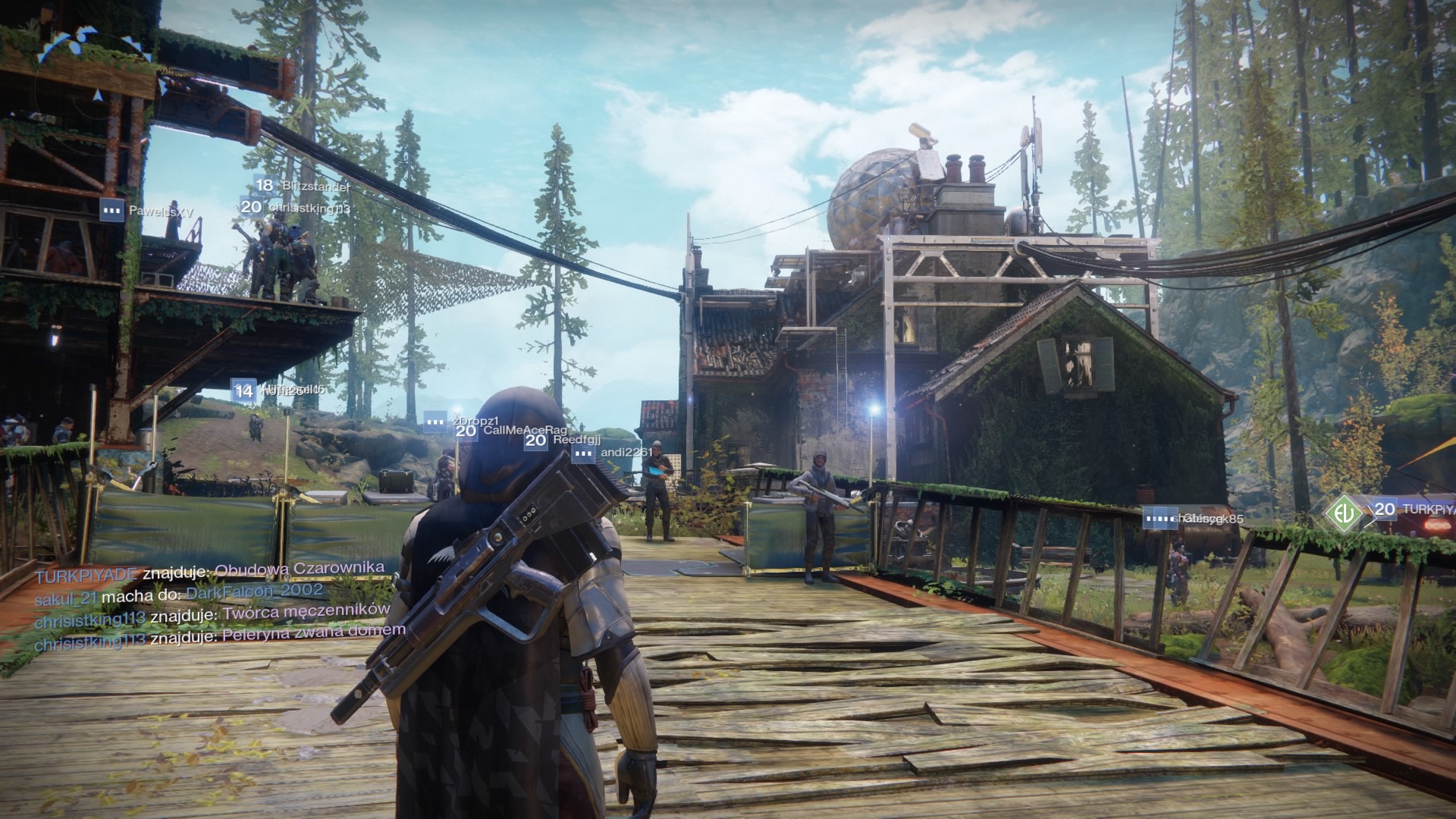Select Reedfgjj's player nameplate
Screen dimensions: 1456x819
point(563,440)
